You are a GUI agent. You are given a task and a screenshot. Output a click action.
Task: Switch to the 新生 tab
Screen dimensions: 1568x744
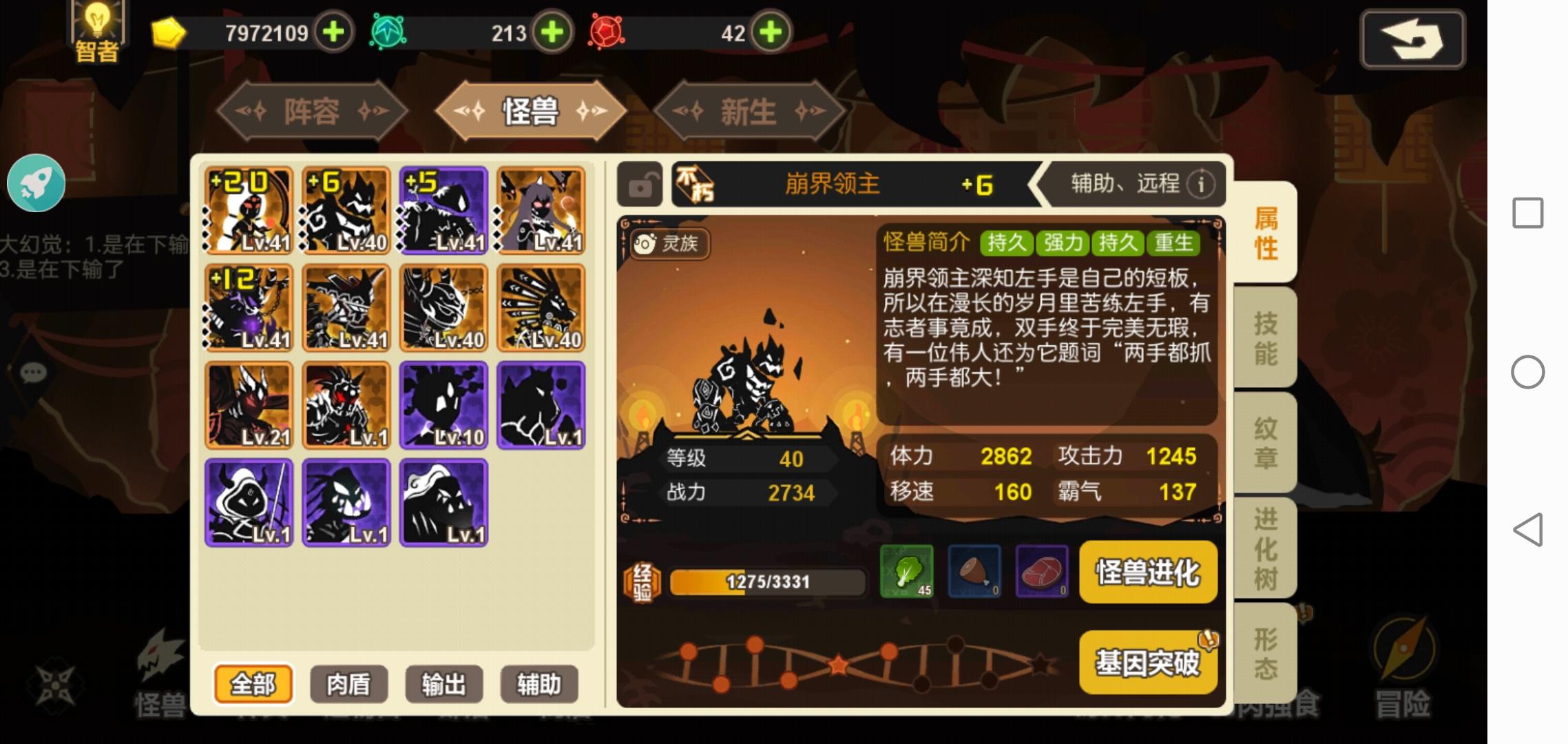point(746,110)
